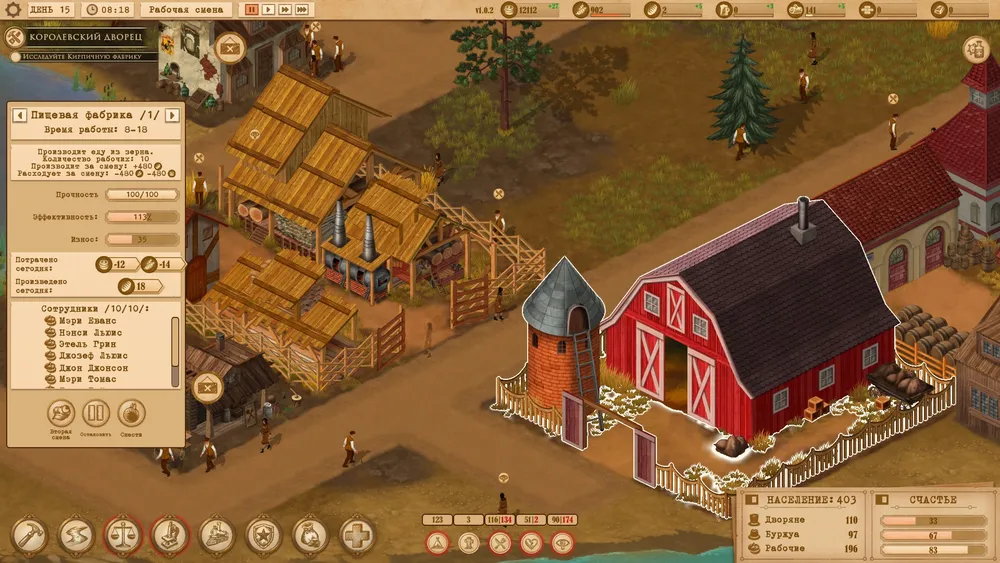Open the police badge menu

(x=263, y=536)
